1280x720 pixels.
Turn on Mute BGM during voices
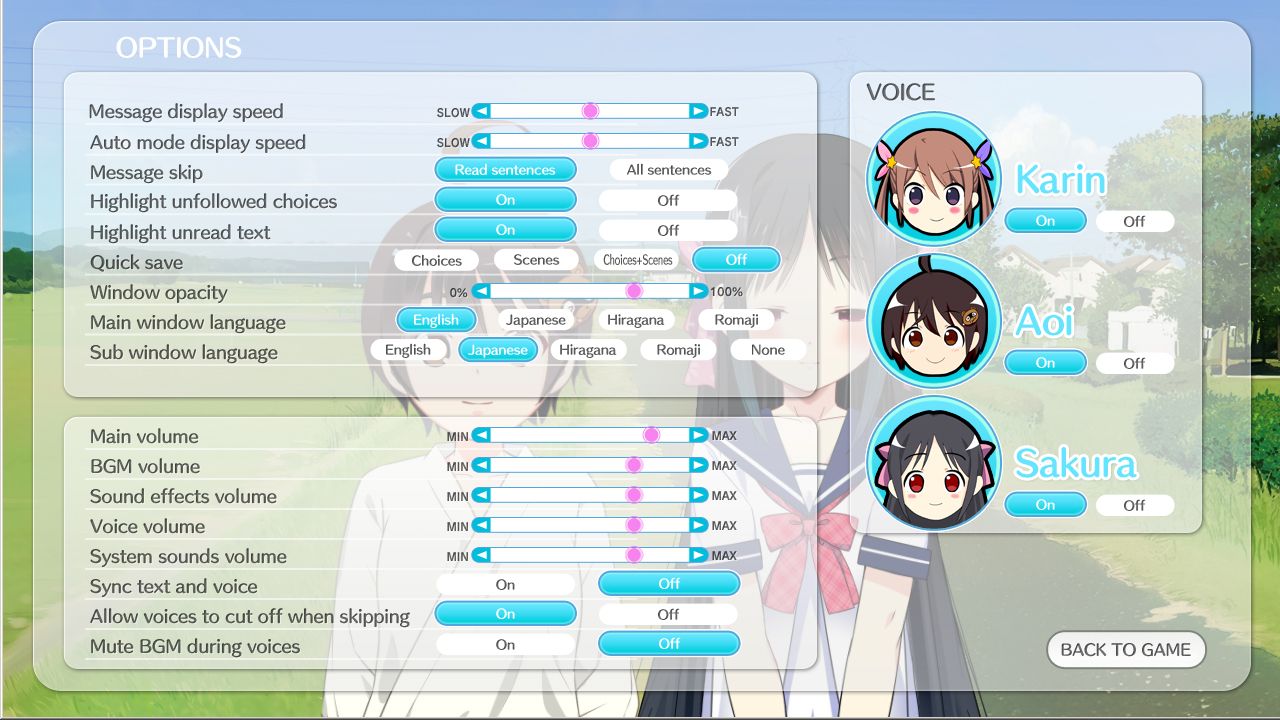tap(505, 643)
